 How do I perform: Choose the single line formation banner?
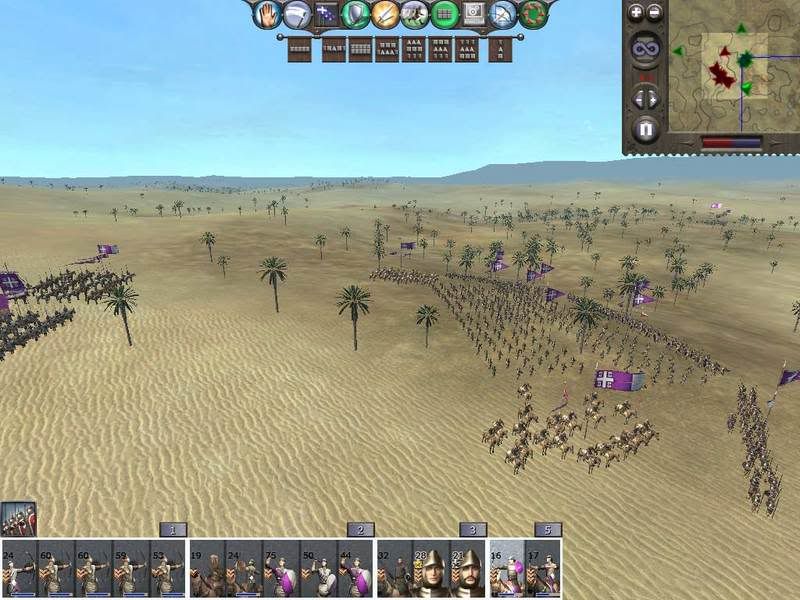[x=299, y=49]
